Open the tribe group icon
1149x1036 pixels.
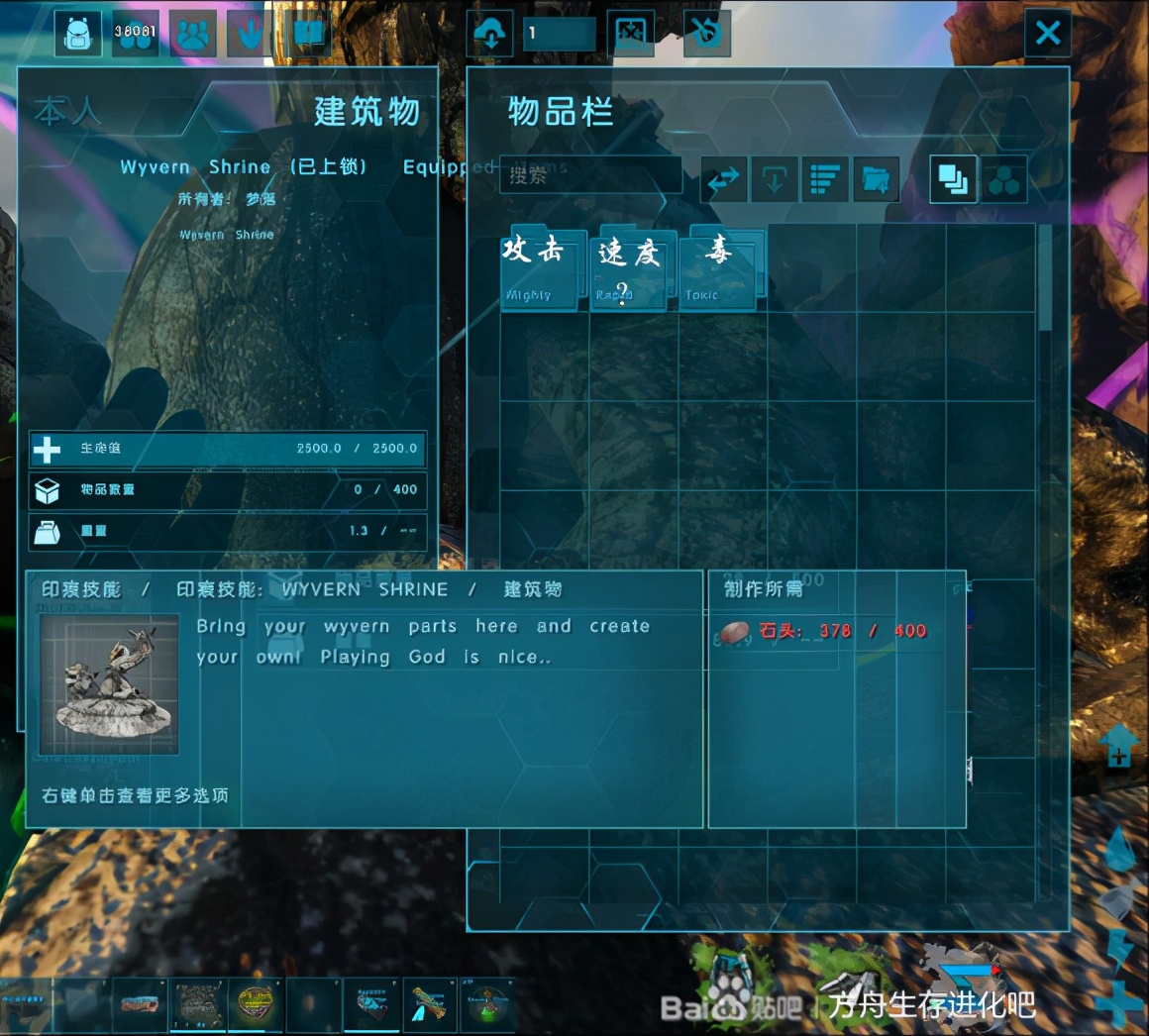tap(193, 34)
